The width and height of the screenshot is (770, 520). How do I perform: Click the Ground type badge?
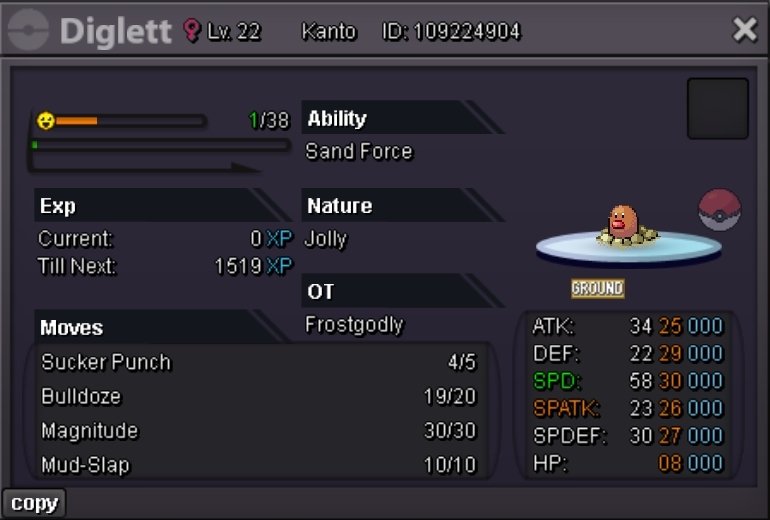(x=597, y=288)
